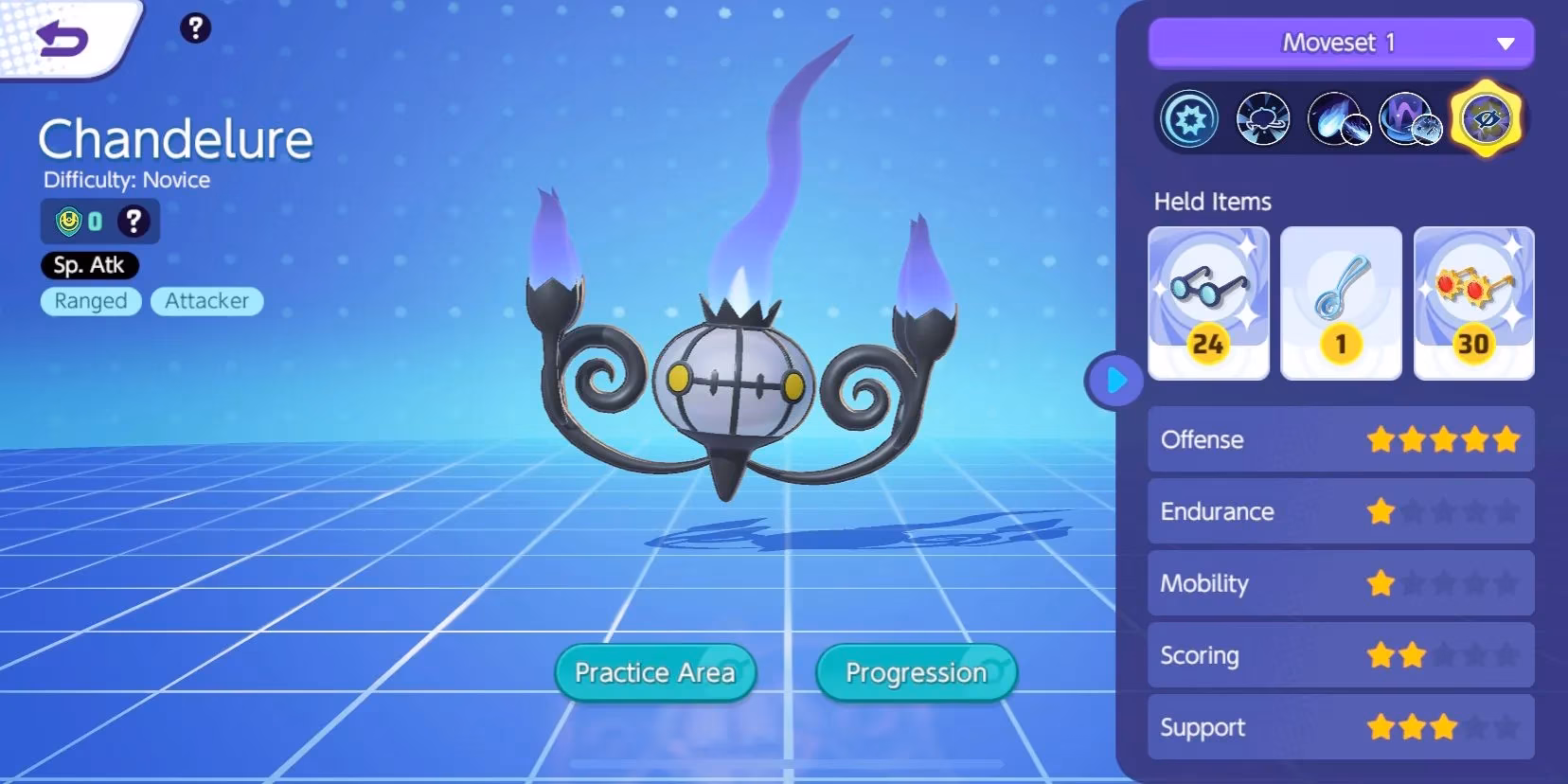Screen dimensions: 1568x784
Task: Open the question mark beside the type badge
Action: click(x=134, y=222)
